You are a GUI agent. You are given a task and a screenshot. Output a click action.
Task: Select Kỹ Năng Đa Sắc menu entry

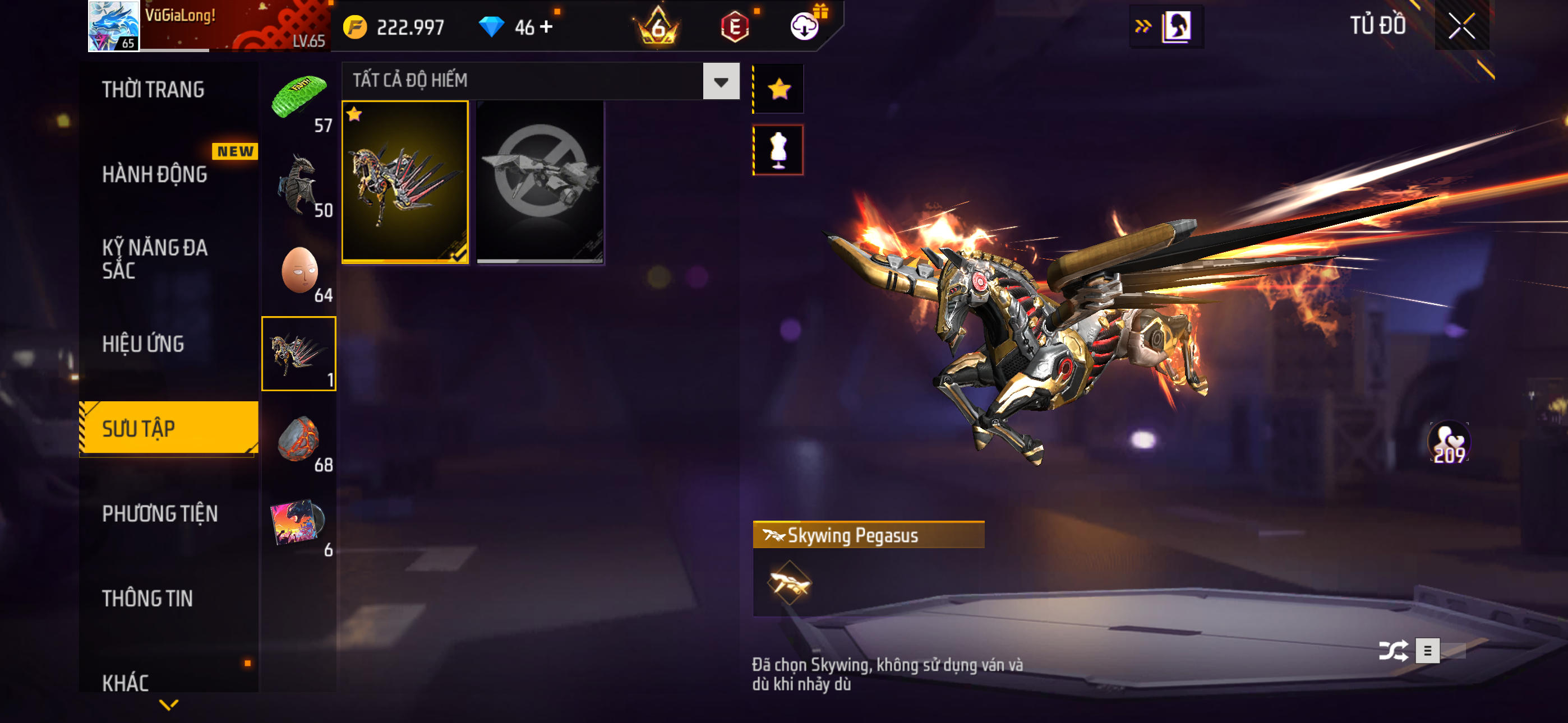[155, 258]
